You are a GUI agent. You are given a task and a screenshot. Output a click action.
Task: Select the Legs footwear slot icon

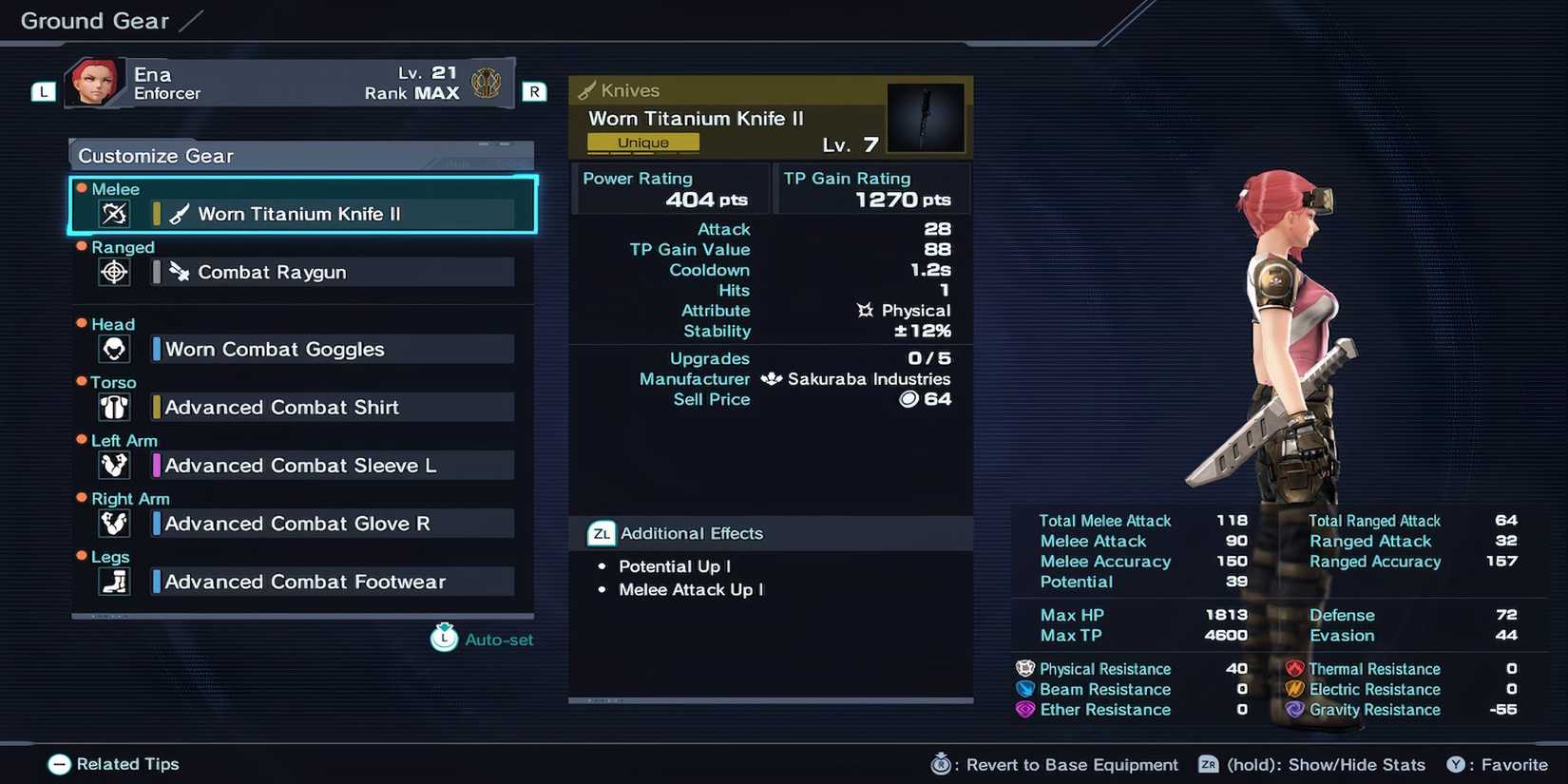(113, 581)
